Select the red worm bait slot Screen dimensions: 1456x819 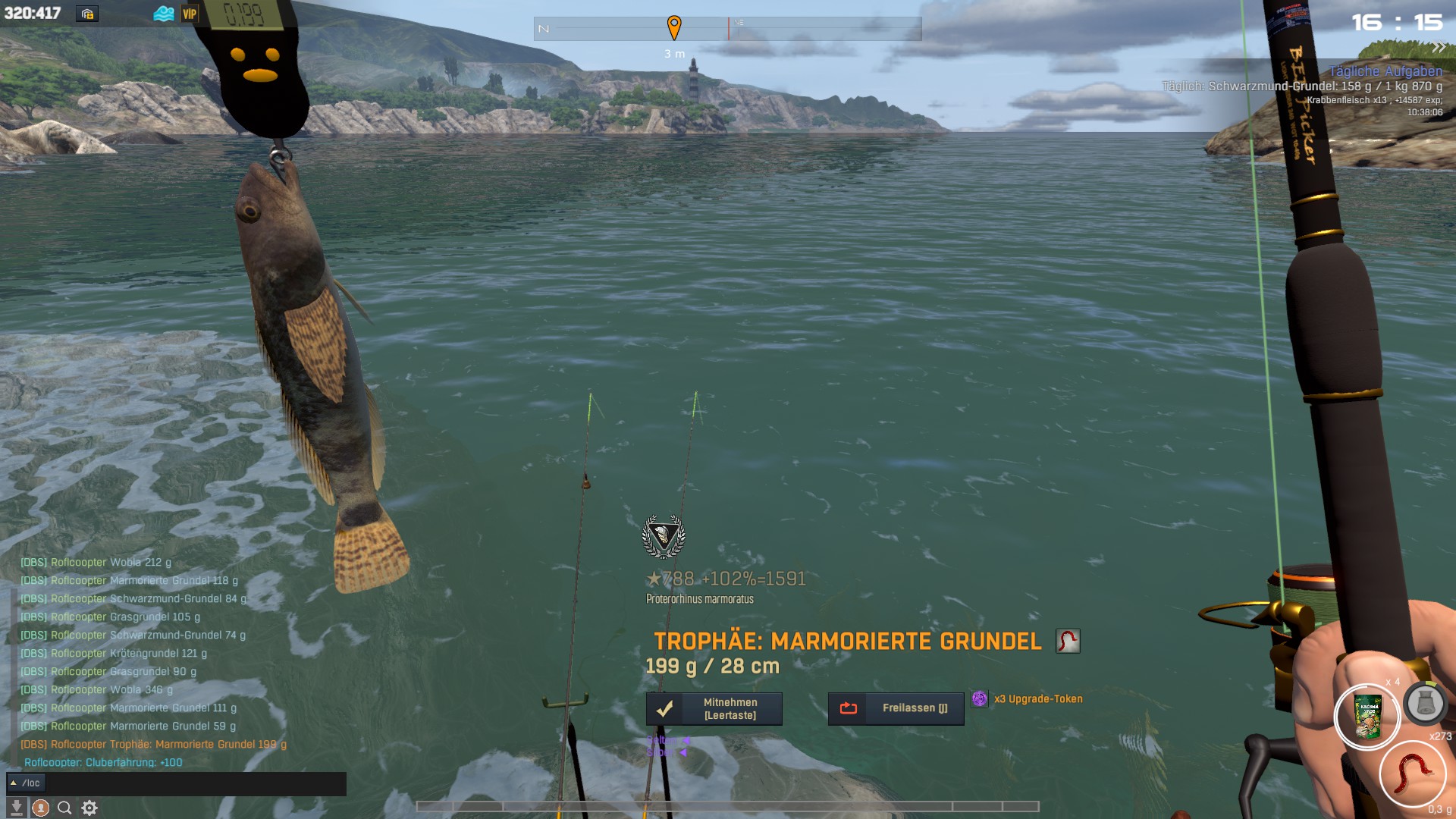(1412, 773)
